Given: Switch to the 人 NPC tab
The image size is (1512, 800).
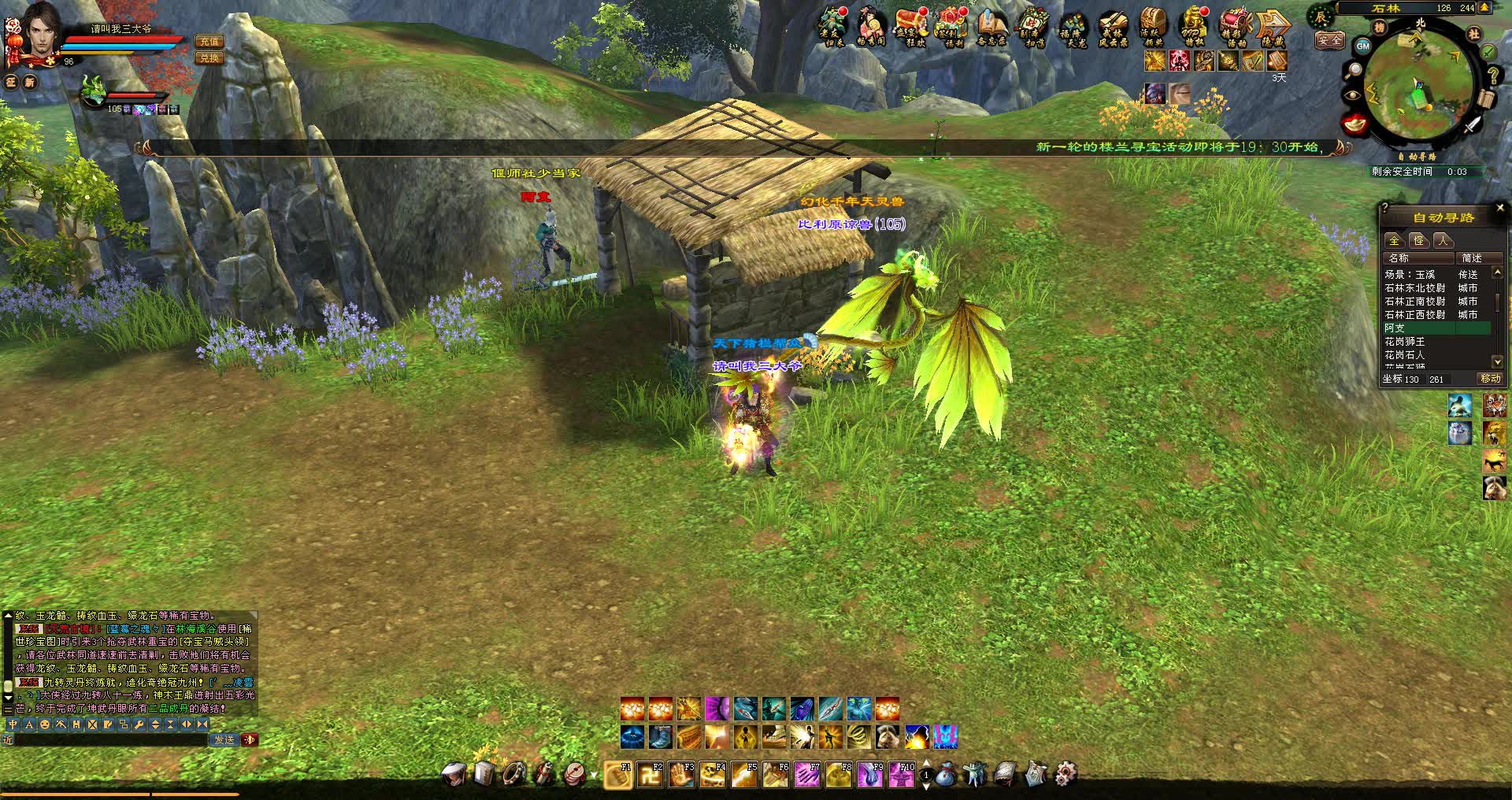Looking at the screenshot, I should pyautogui.click(x=1443, y=240).
